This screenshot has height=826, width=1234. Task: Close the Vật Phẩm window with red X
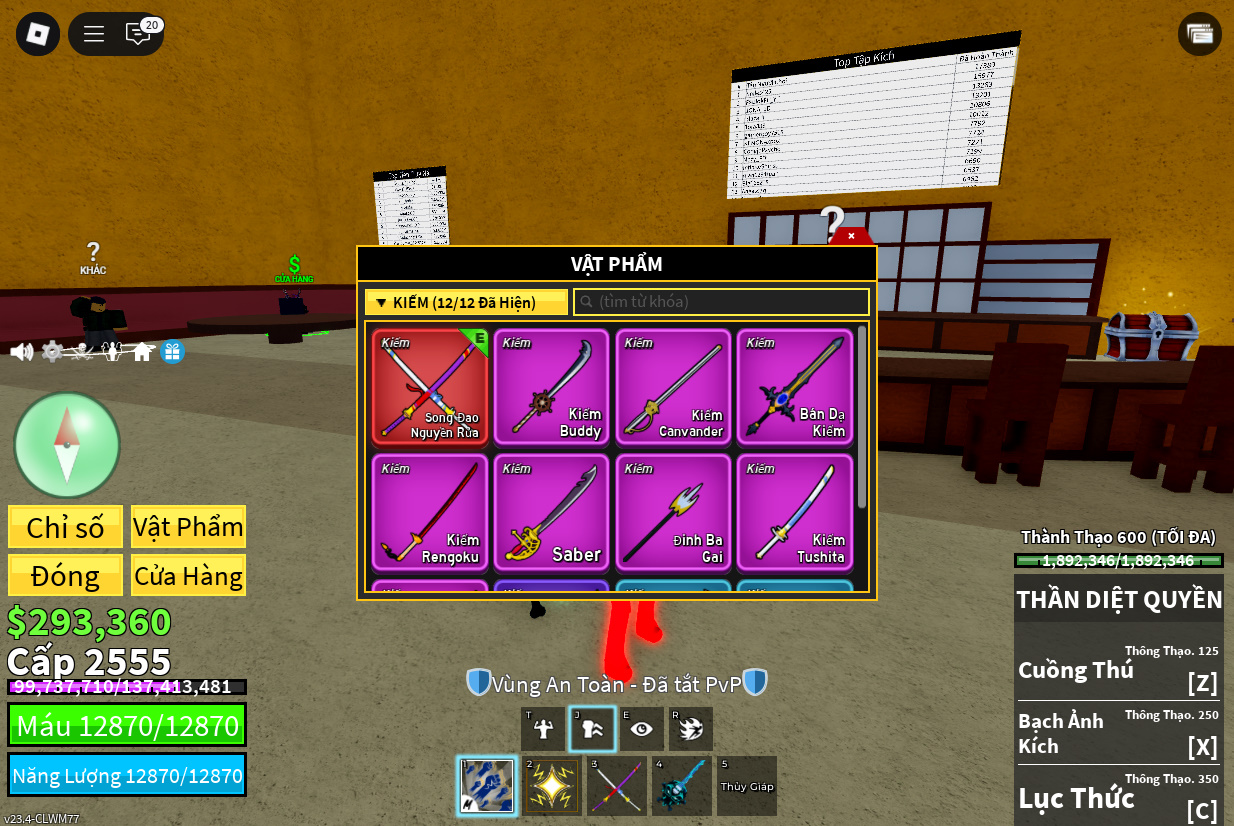click(851, 237)
